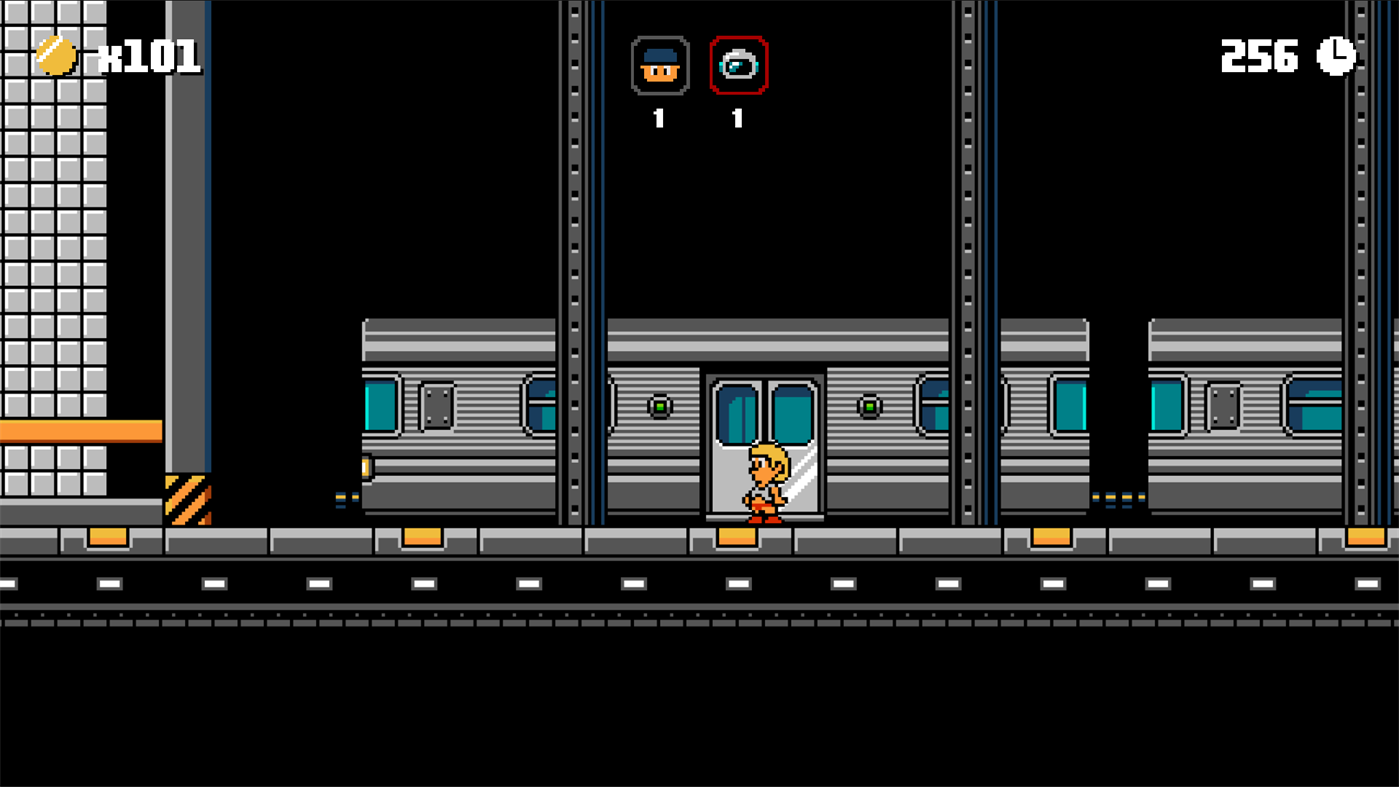Viewport: 1399px width, 787px height.
Task: Click the green button on the left train car
Action: coord(661,405)
